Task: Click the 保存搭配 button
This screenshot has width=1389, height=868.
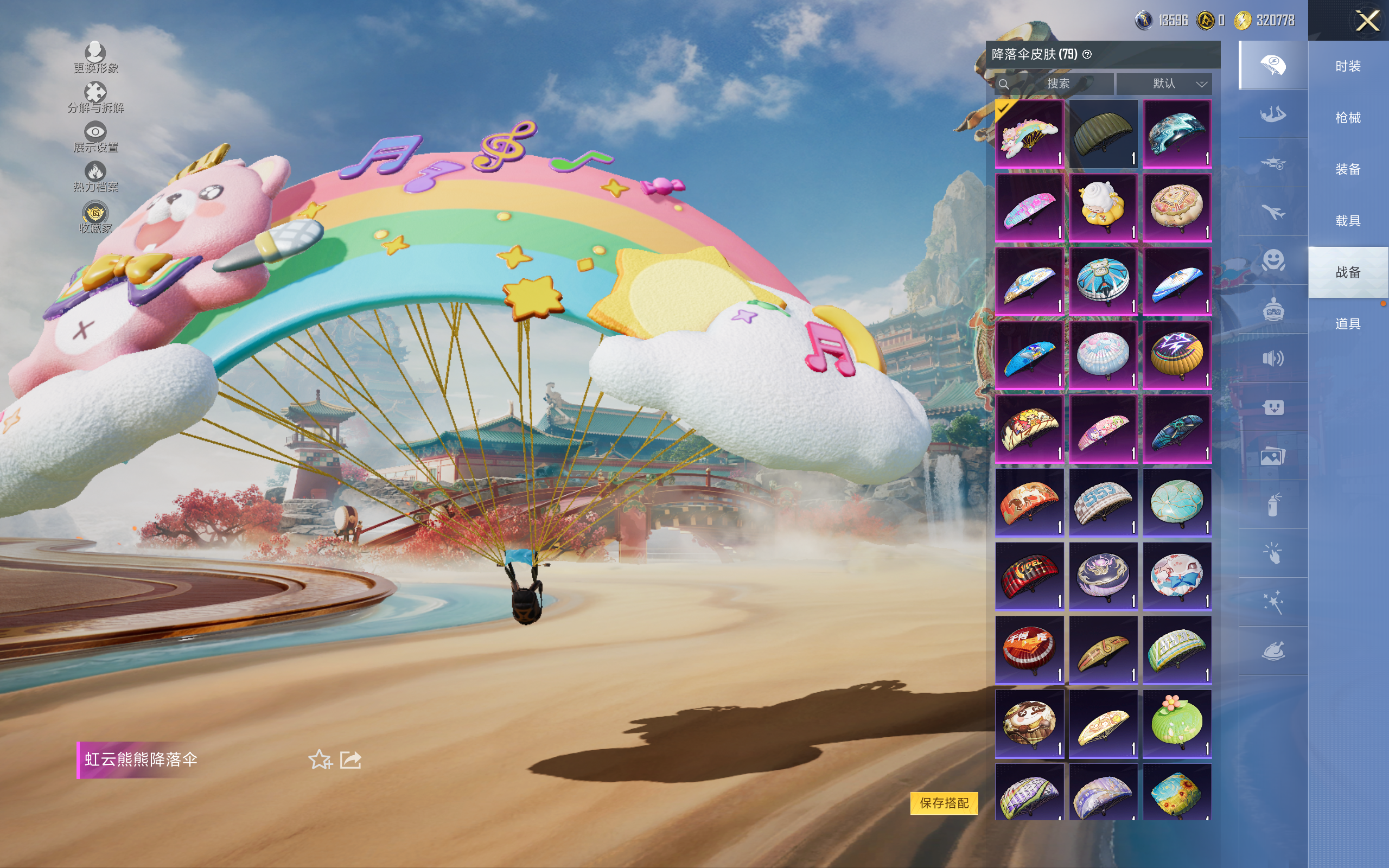Action: point(944,802)
